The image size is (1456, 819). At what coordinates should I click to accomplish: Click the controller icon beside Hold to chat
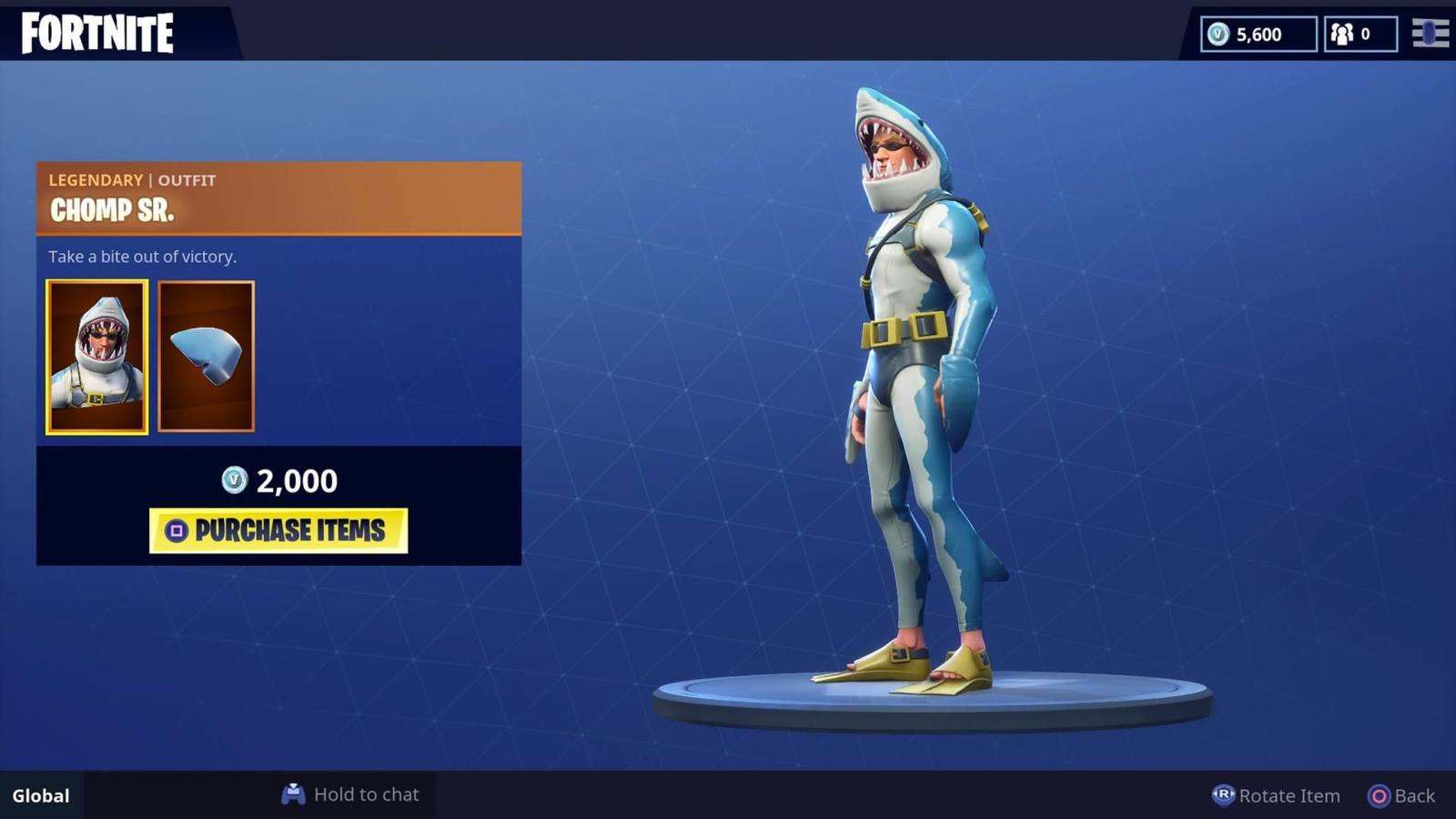pyautogui.click(x=293, y=794)
